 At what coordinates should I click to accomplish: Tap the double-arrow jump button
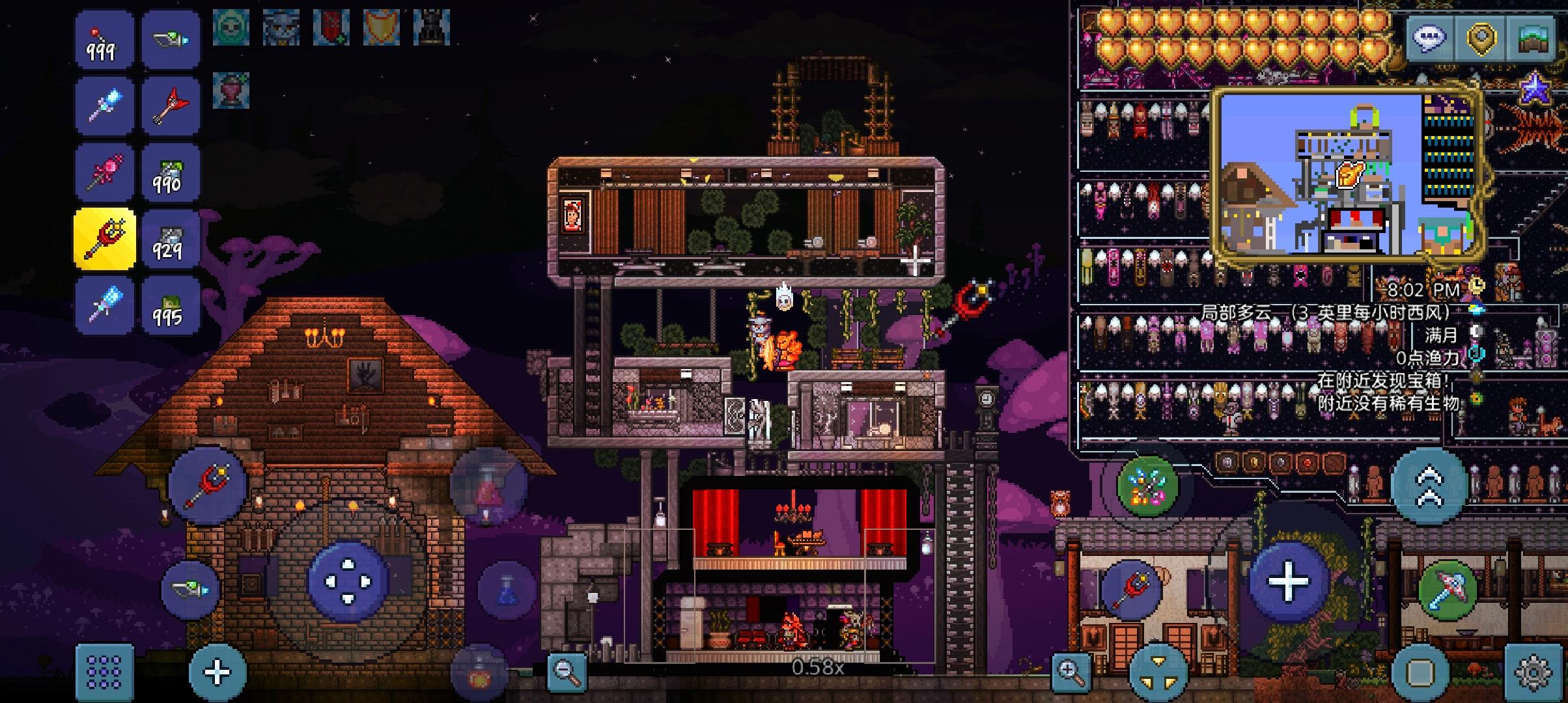(x=1429, y=486)
